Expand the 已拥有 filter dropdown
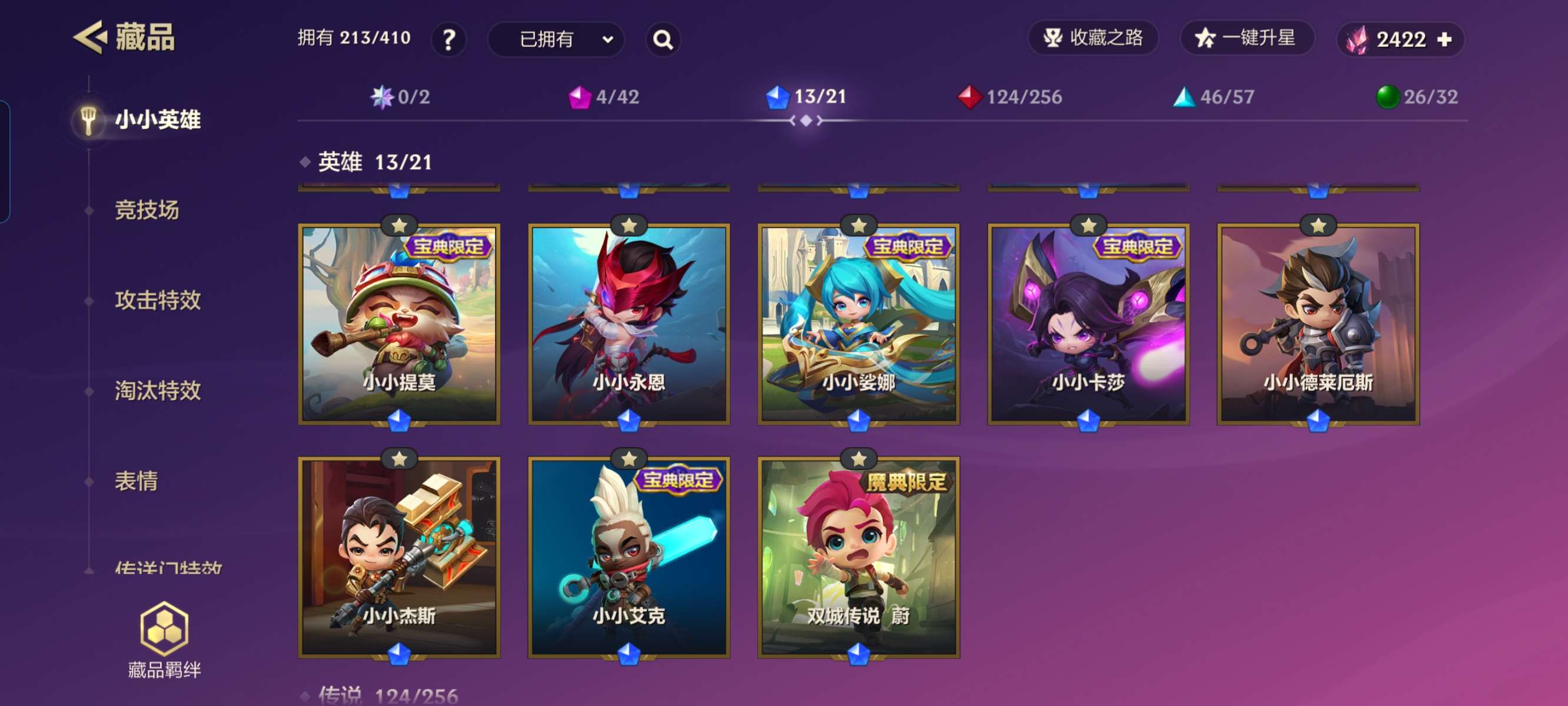The image size is (1568, 706). (x=556, y=39)
